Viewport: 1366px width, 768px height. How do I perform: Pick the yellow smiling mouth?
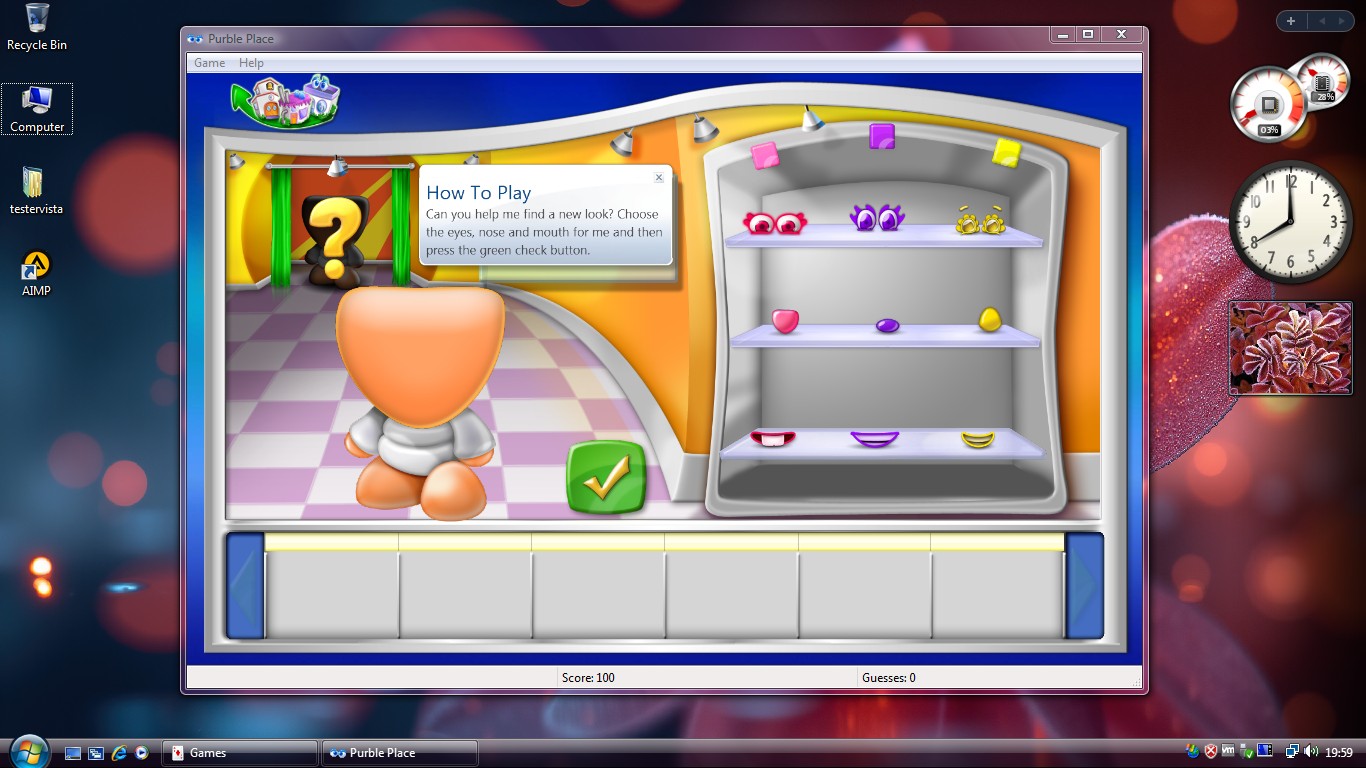point(978,439)
